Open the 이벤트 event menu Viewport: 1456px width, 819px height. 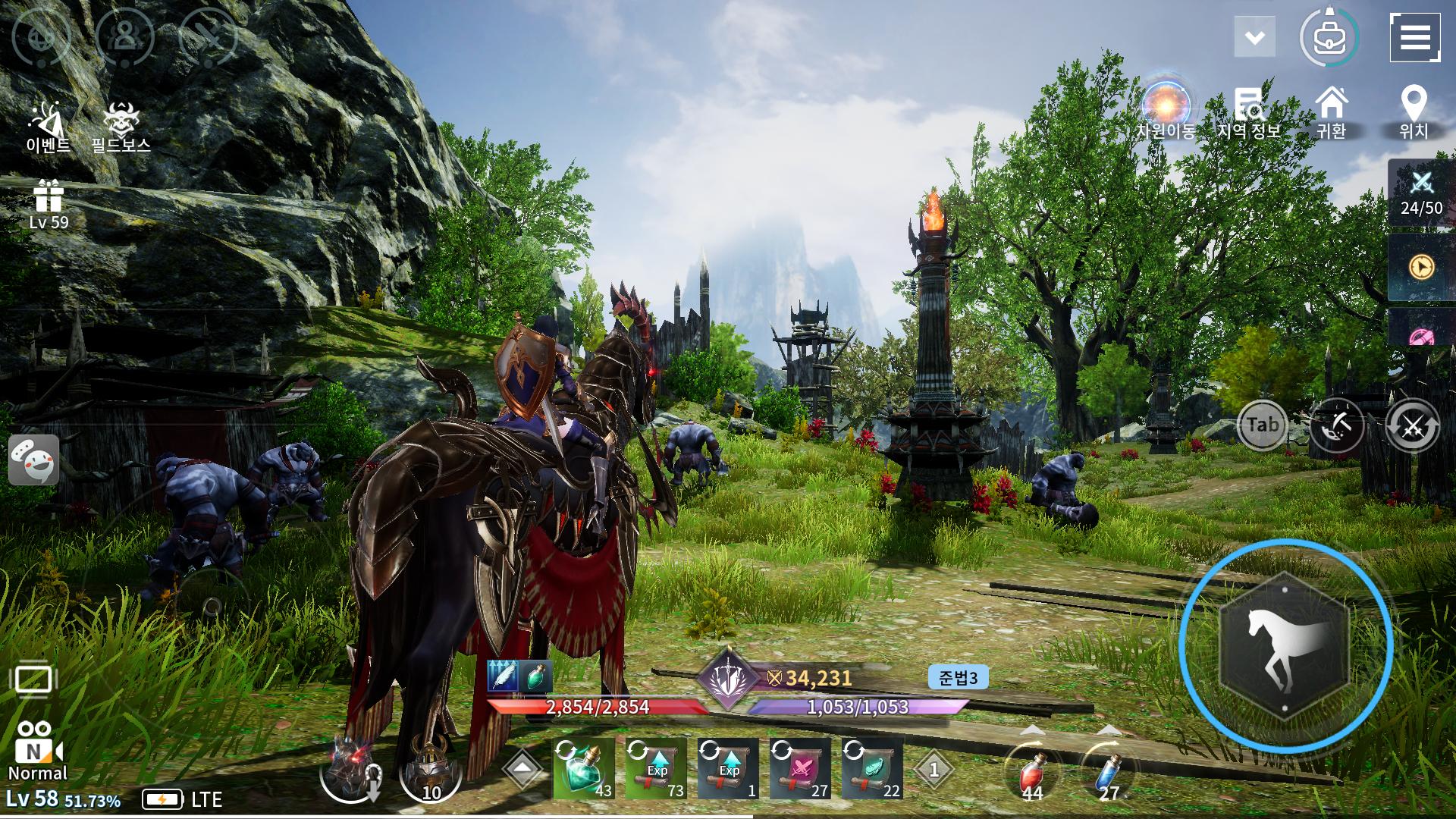click(x=49, y=127)
